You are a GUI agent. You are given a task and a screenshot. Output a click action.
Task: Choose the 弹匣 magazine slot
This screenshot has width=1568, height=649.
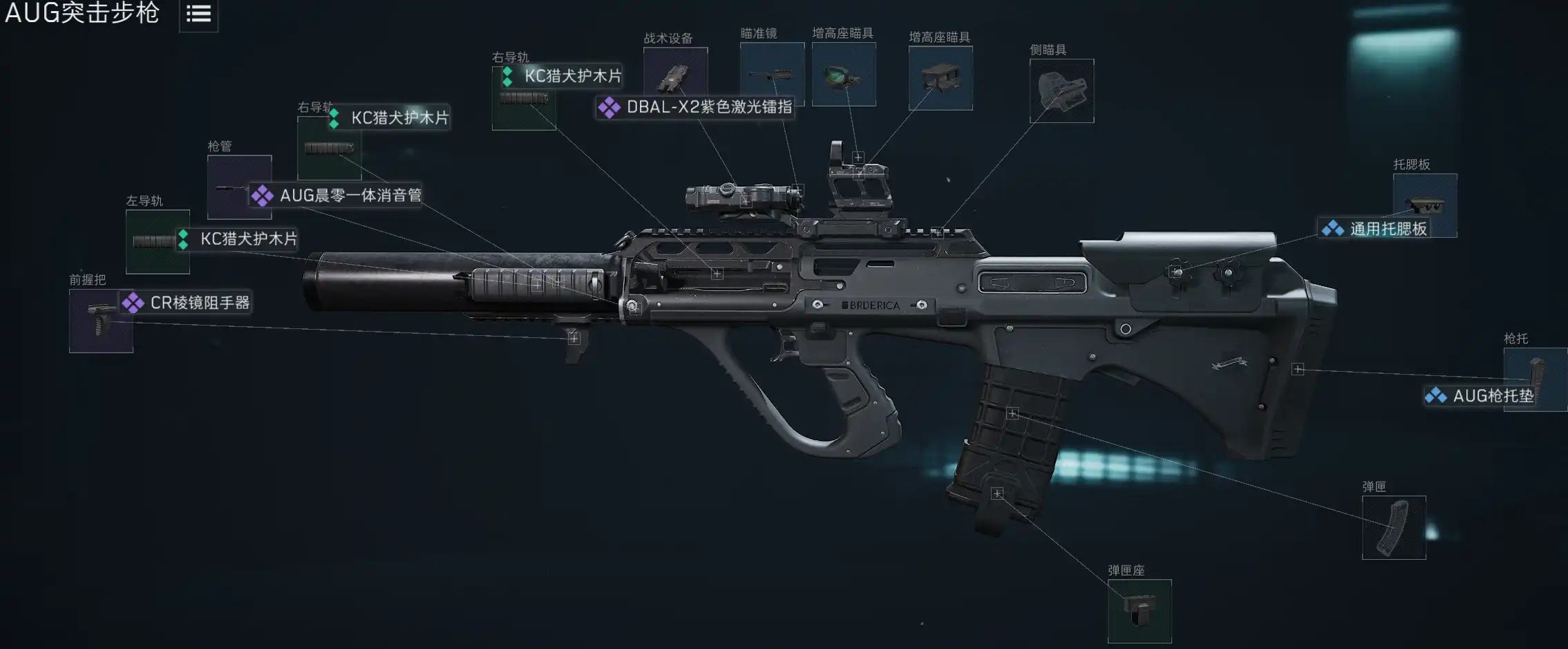tap(1393, 527)
